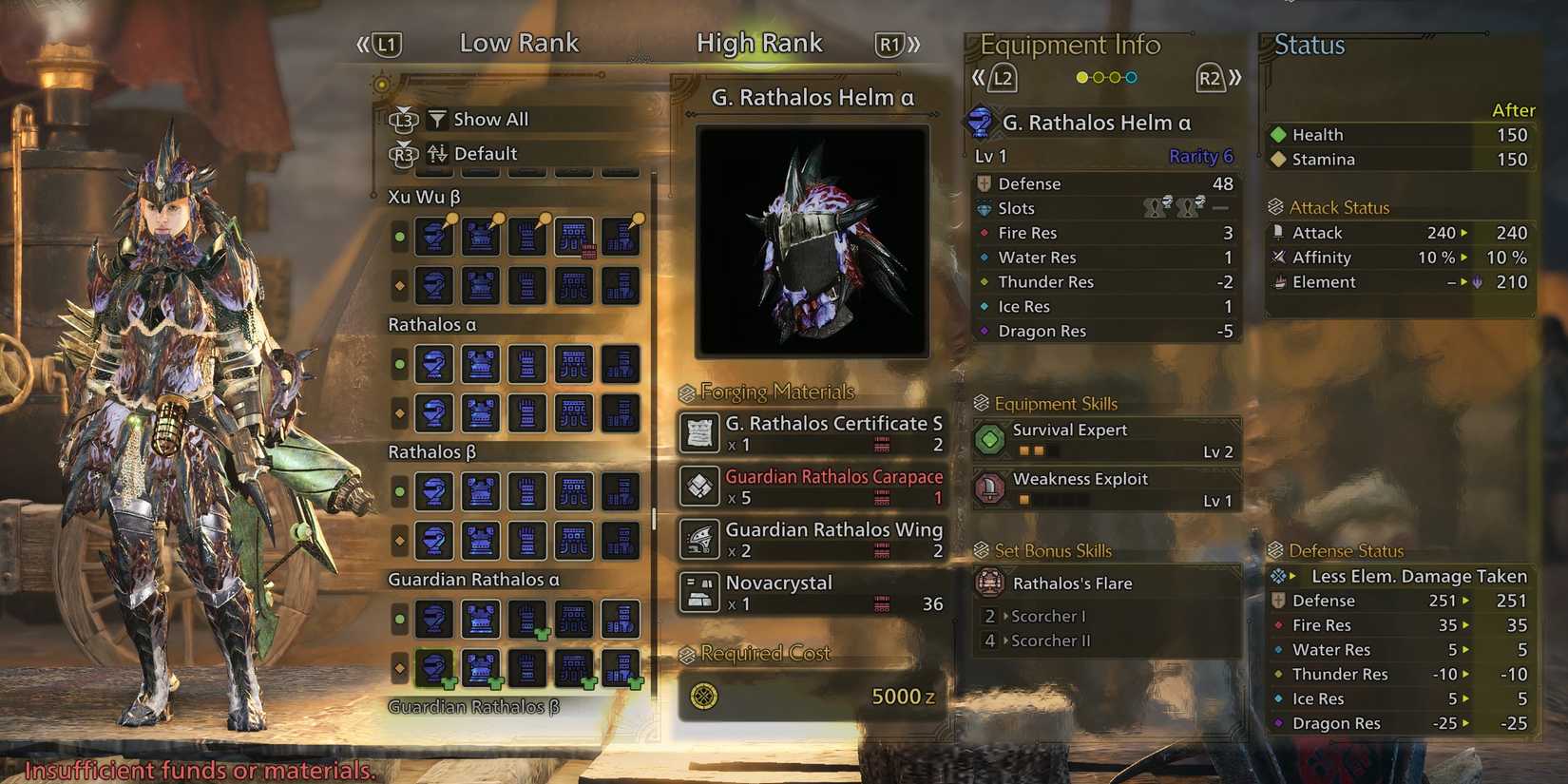Select the Survival Expert skill icon

click(x=991, y=439)
